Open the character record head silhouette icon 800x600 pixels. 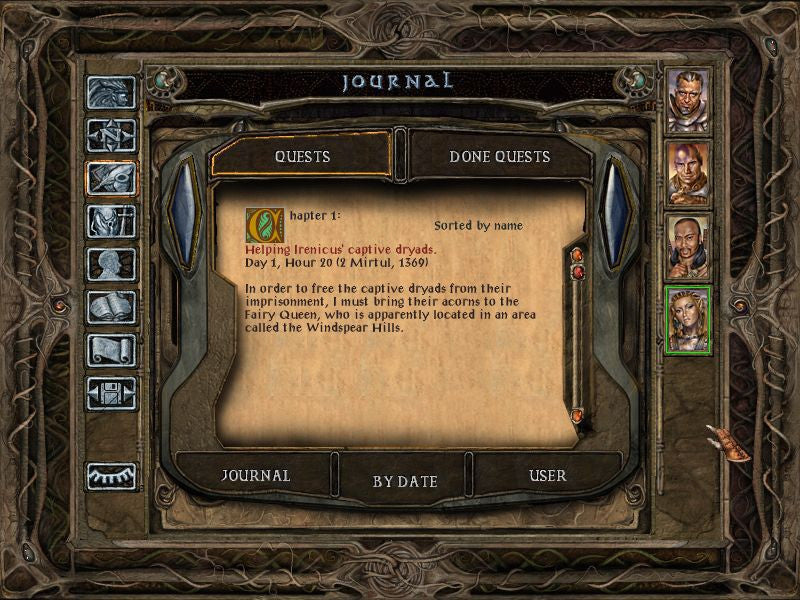pyautogui.click(x=111, y=264)
